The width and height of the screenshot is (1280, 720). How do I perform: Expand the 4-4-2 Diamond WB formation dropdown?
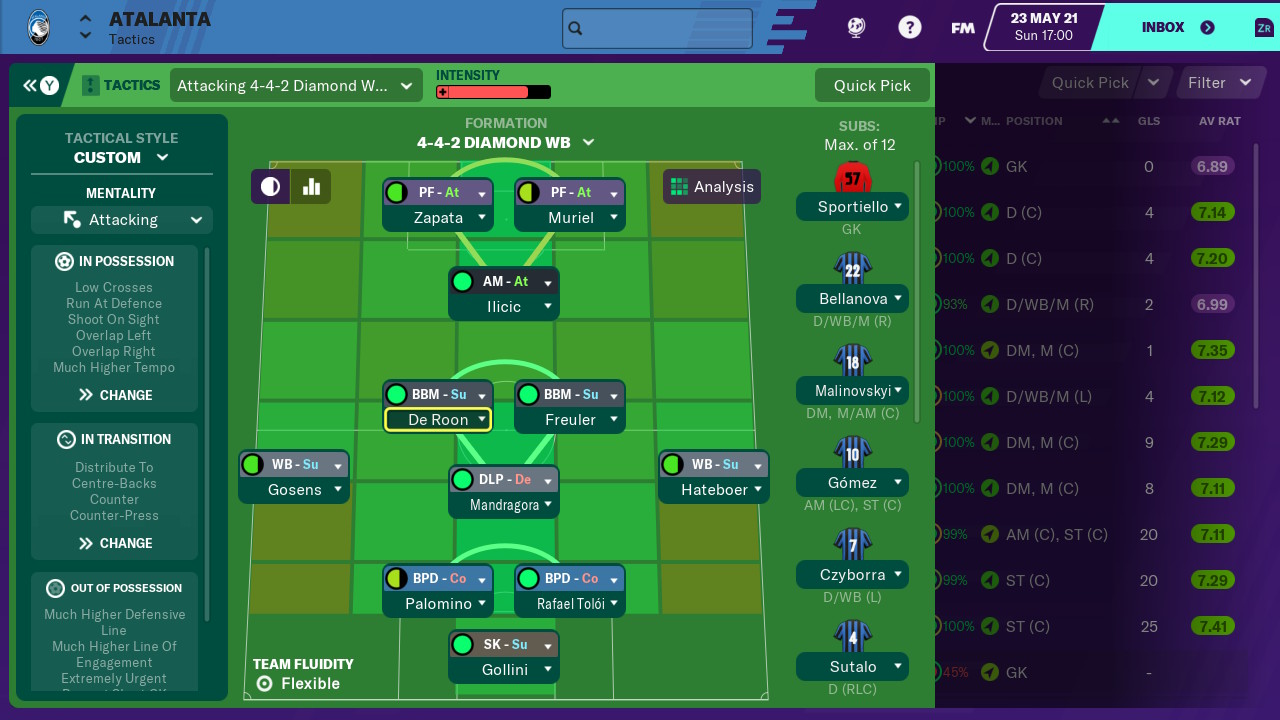(506, 142)
